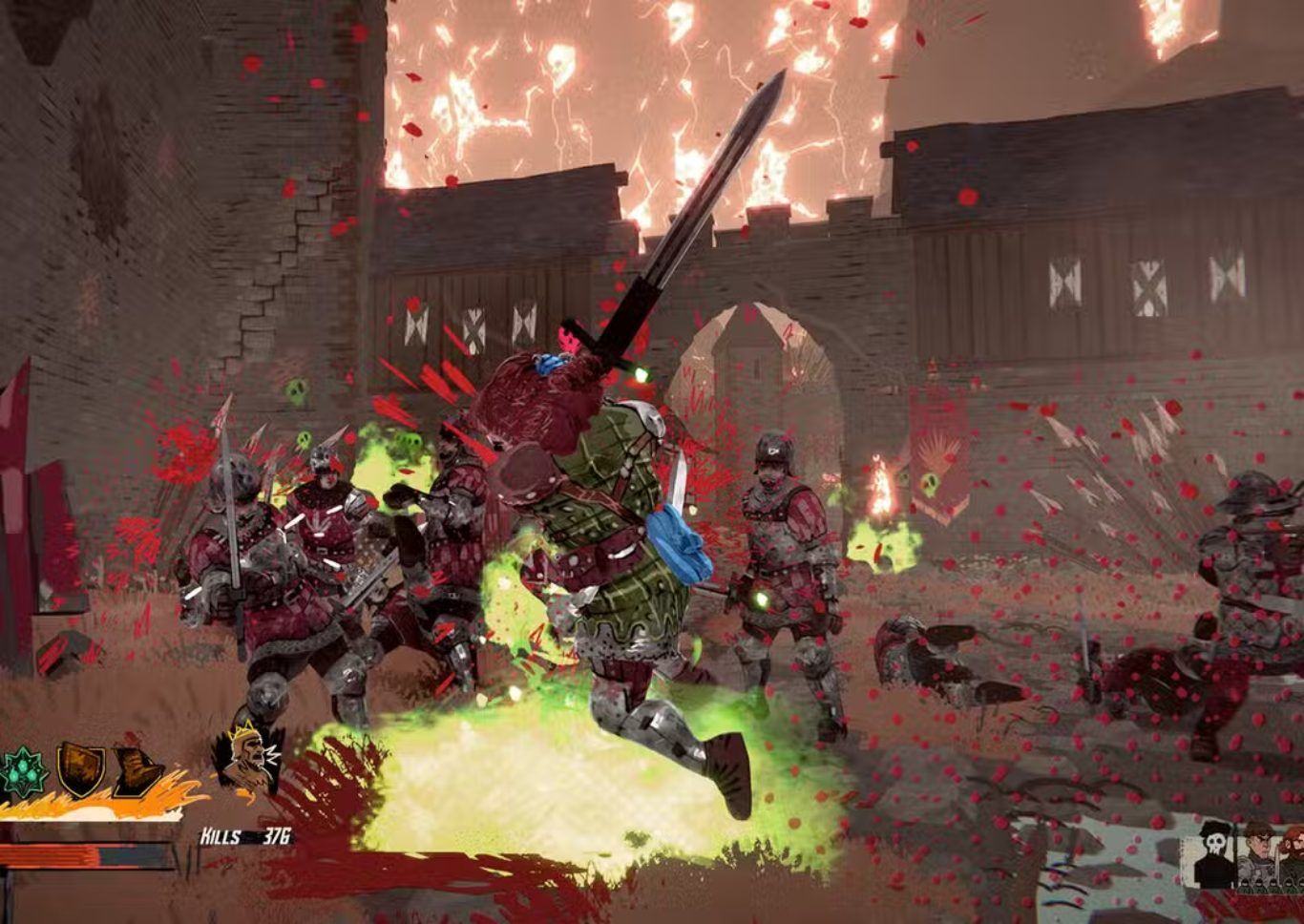The height and width of the screenshot is (924, 1304).
Task: Pick the red-bearded warrior portrait
Action: coord(1293,854)
